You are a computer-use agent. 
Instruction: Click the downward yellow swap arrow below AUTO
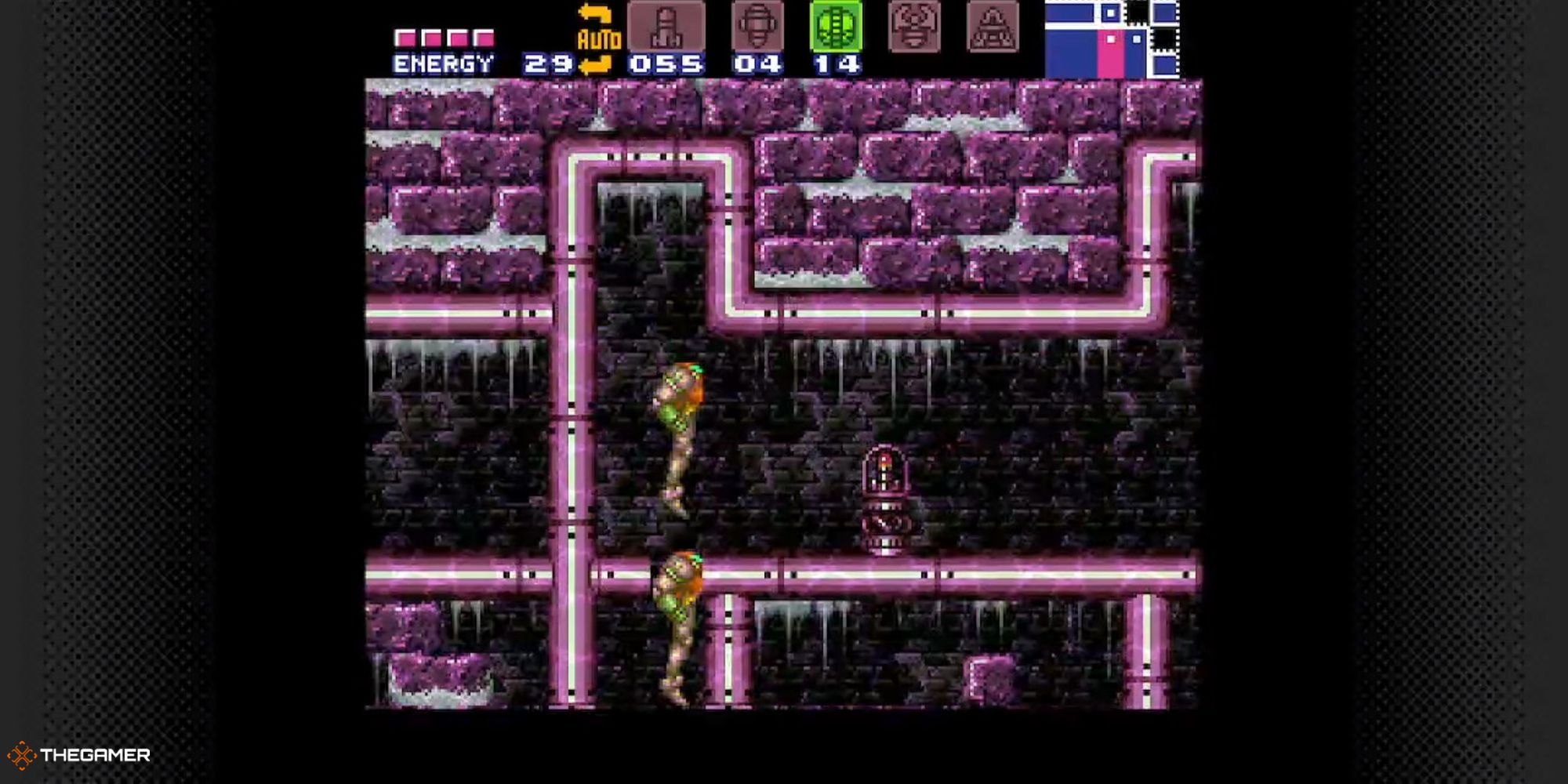[x=593, y=64]
